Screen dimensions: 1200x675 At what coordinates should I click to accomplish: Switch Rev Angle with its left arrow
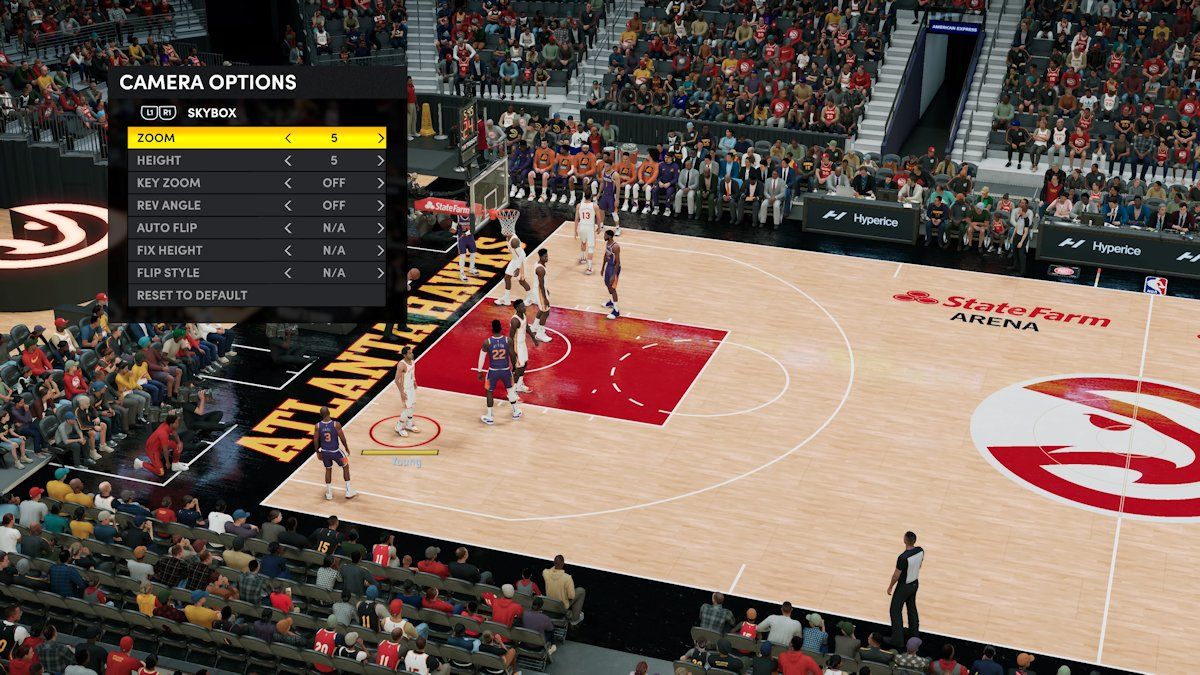click(x=288, y=205)
